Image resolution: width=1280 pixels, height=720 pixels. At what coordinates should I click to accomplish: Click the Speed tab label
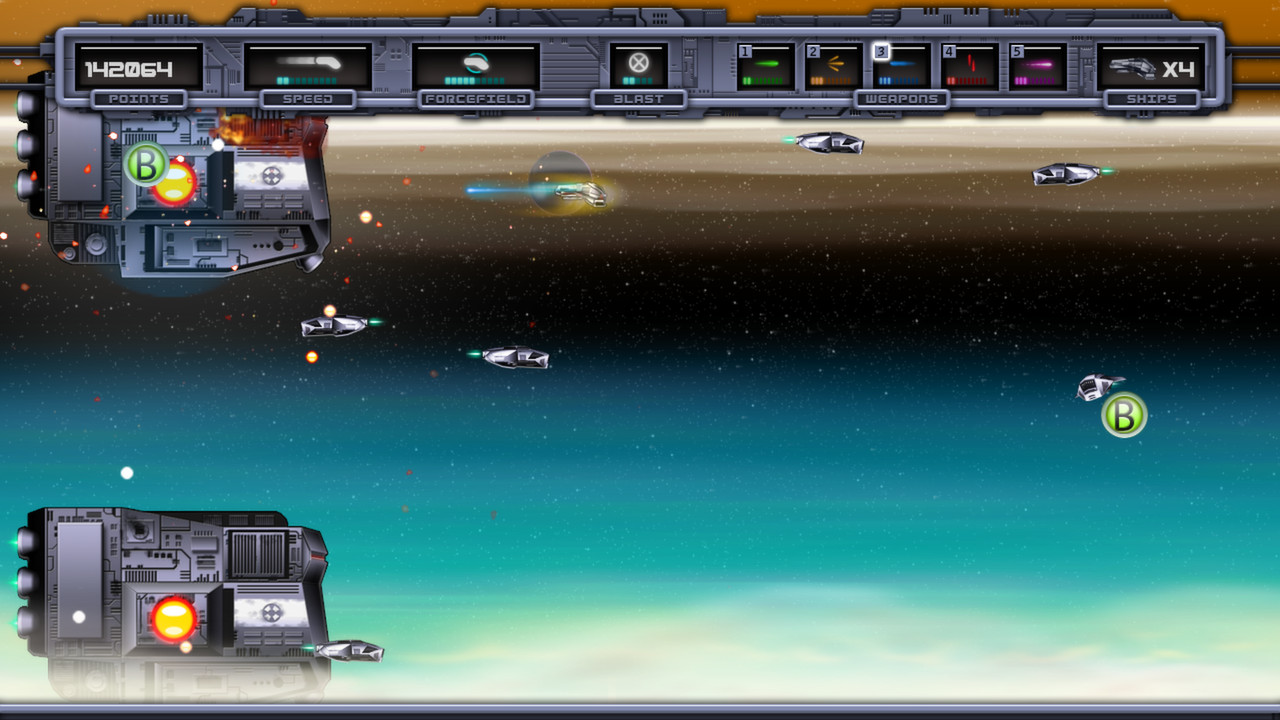coord(309,97)
